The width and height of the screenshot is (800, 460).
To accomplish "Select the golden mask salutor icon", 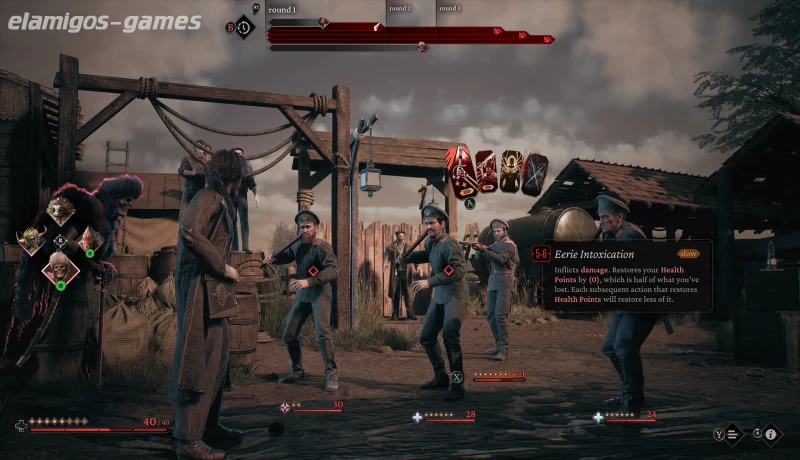I will click(60, 209).
